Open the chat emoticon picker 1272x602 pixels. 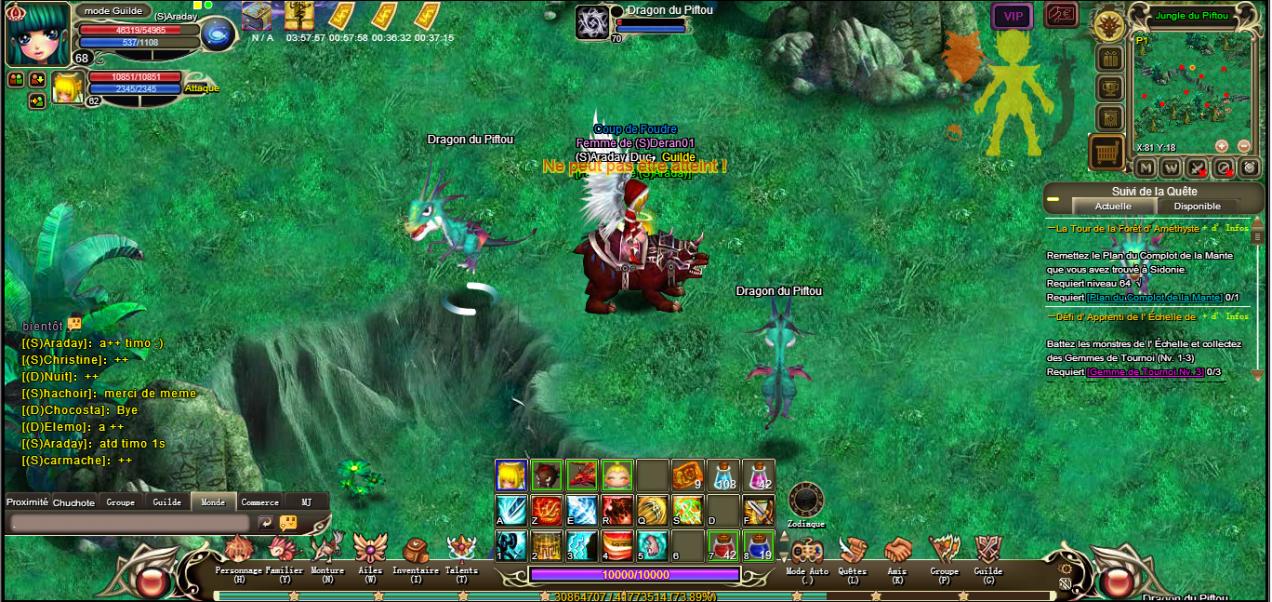[x=288, y=522]
